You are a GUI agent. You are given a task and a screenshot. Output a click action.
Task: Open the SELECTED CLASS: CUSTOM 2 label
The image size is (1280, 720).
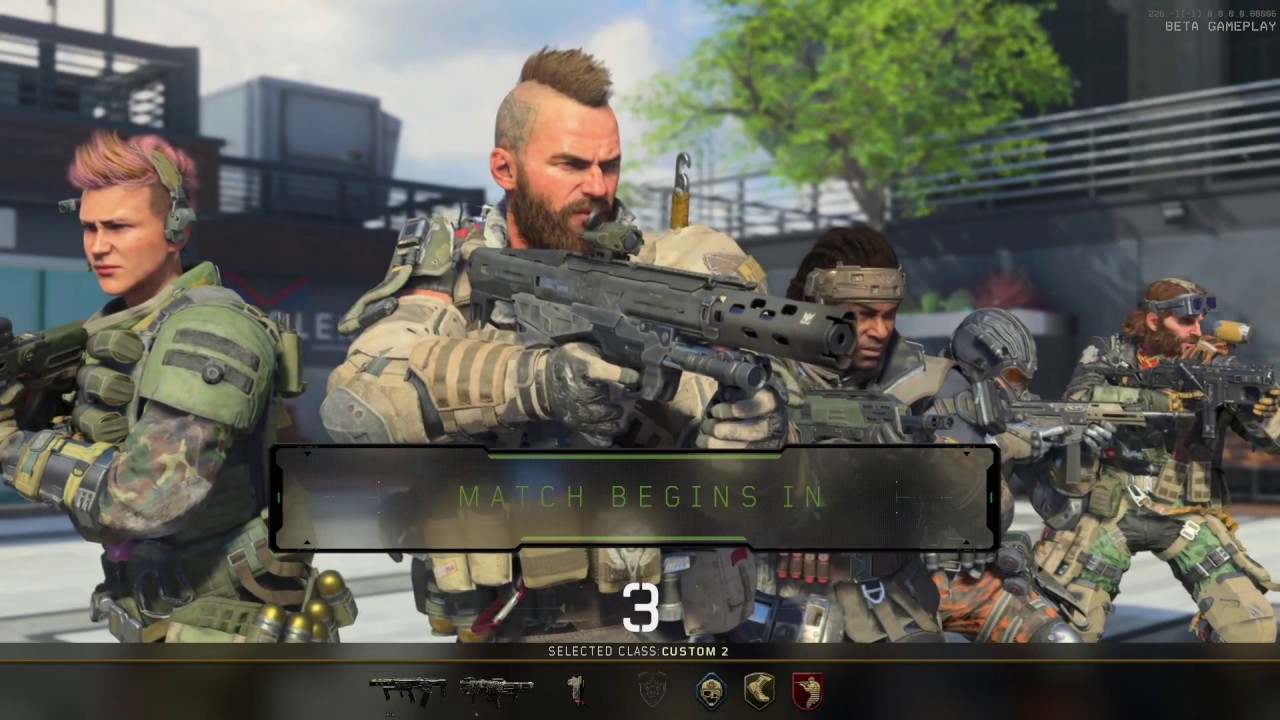[640, 650]
